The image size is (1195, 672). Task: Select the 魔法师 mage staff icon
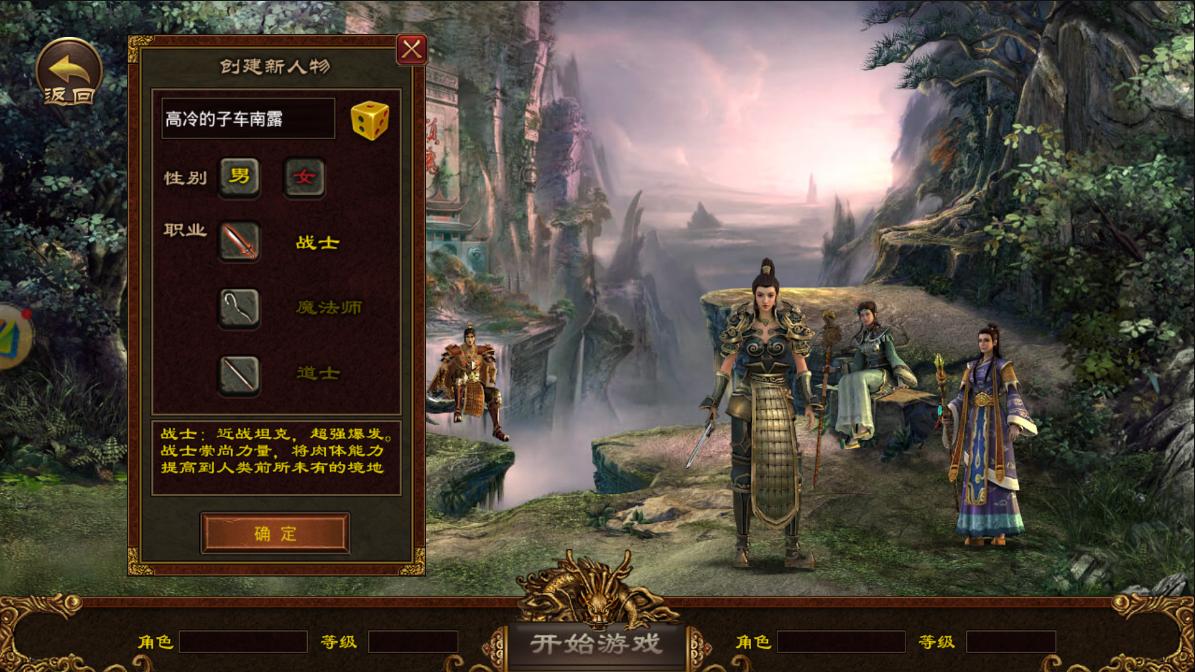coord(240,307)
